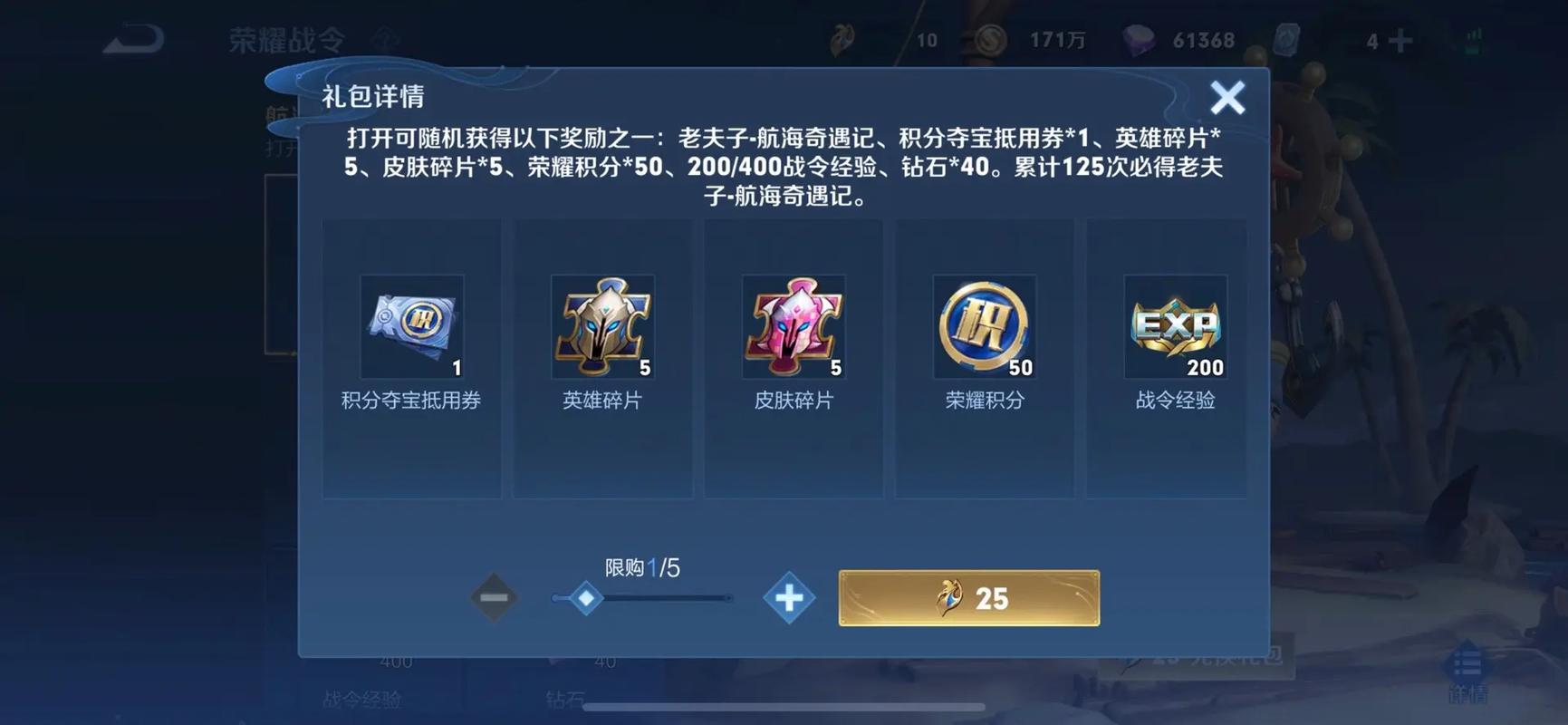This screenshot has width=1568, height=725.
Task: Select the 积分夺宝抵用券 reward icon
Action: (412, 326)
